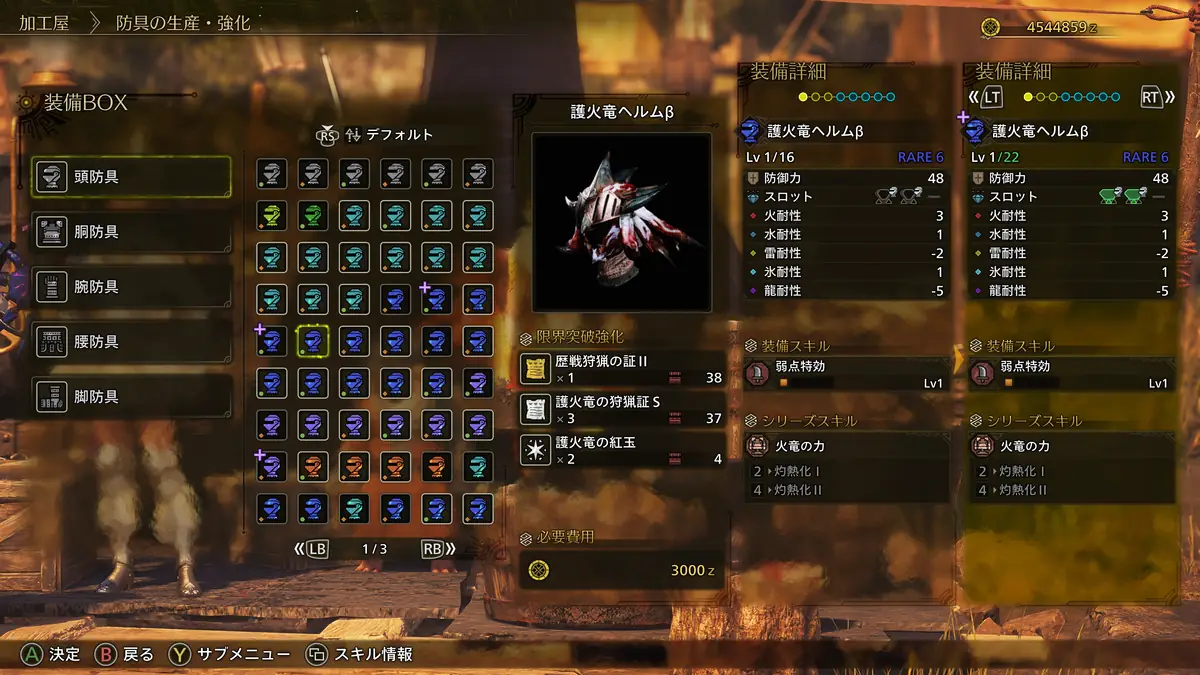Click the 加工屋 breadcrumb label
The width and height of the screenshot is (1200, 675).
43,24
